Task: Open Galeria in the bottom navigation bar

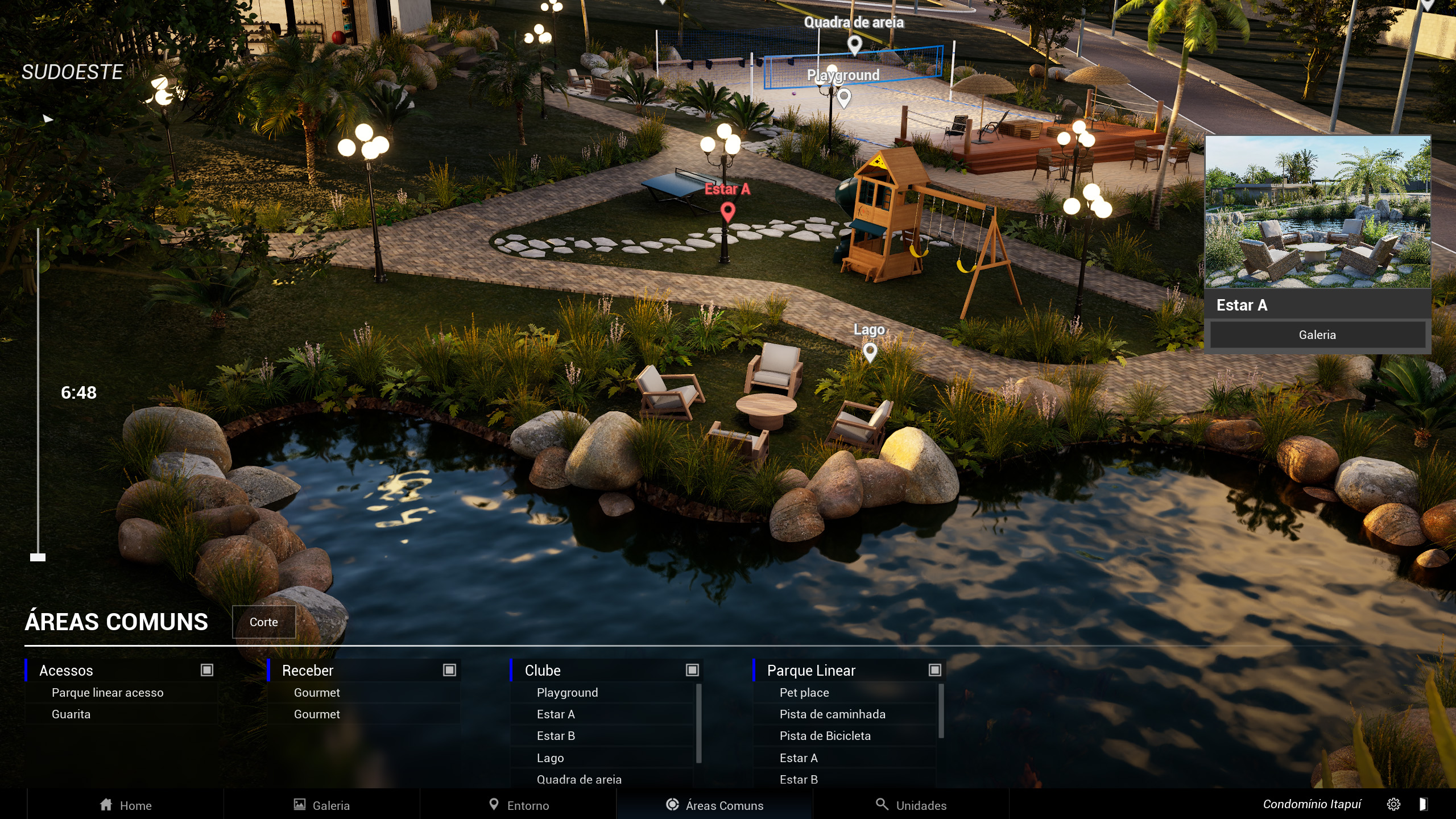Action: click(322, 805)
